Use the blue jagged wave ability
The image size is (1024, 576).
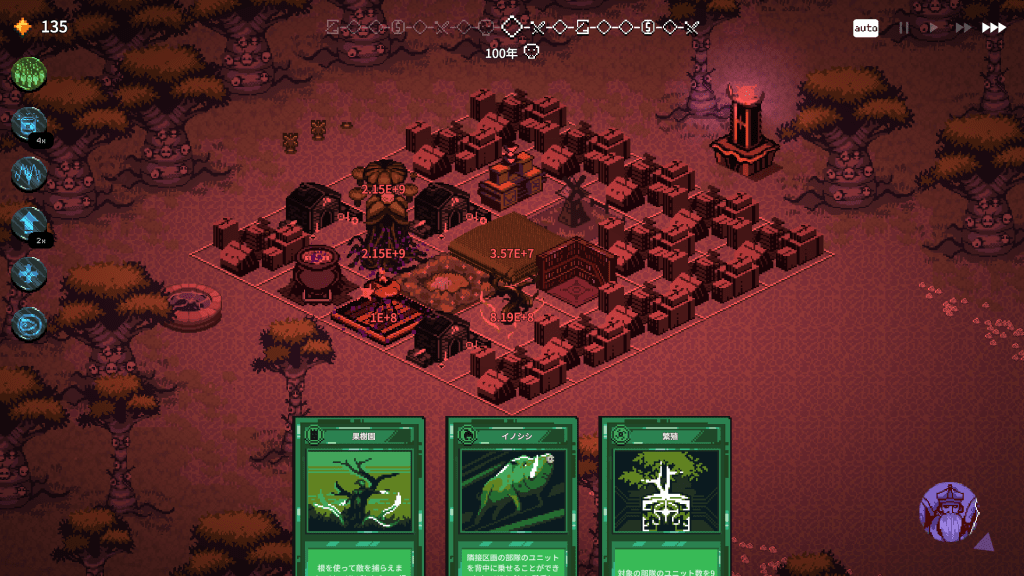29,174
